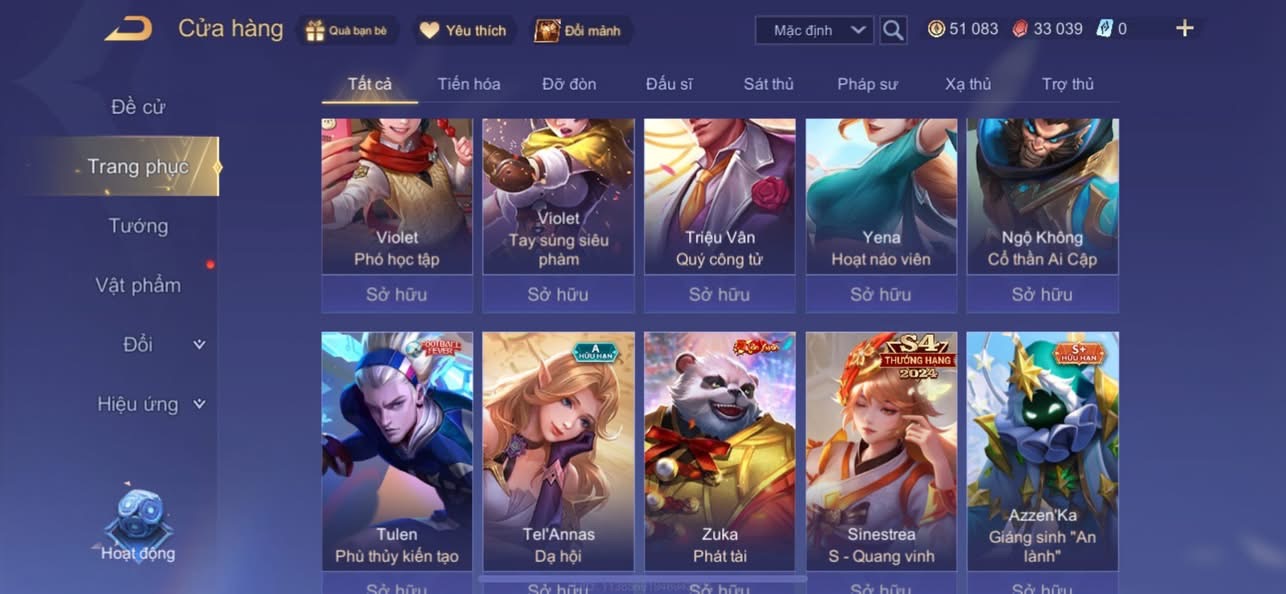Switch to the Đỡ đòn tab

pyautogui.click(x=569, y=84)
